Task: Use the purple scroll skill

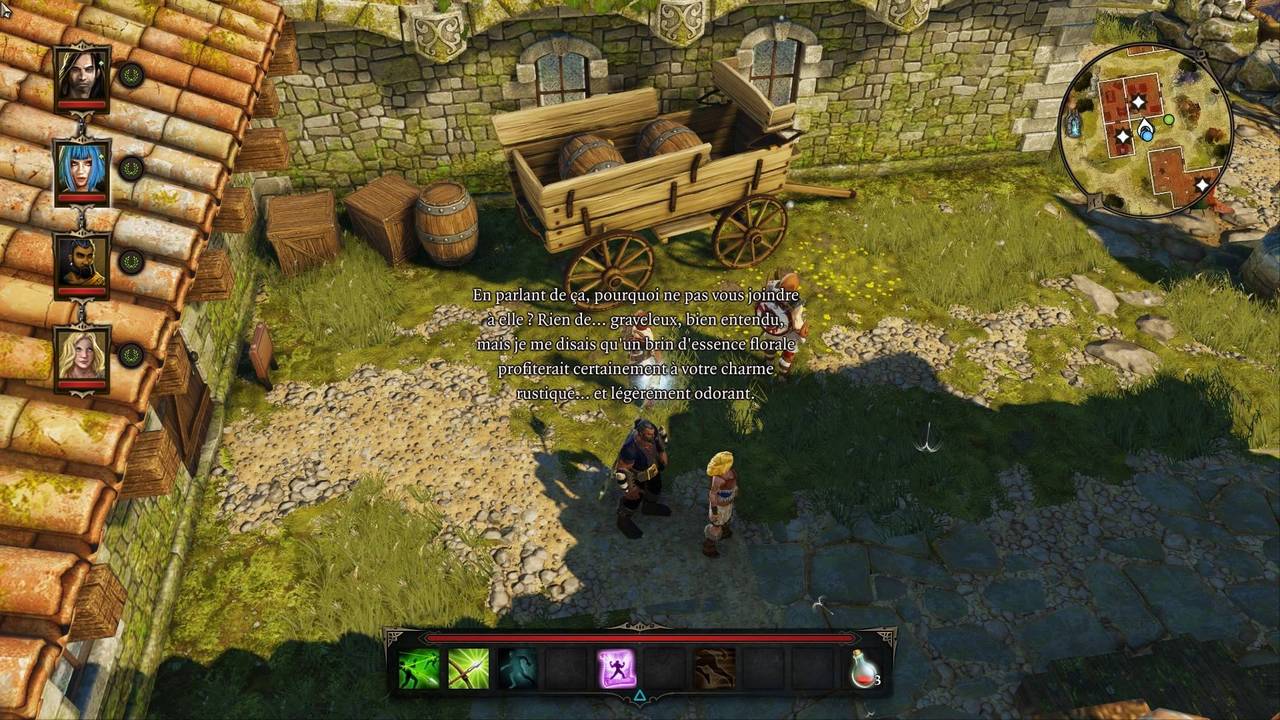Action: click(x=616, y=668)
